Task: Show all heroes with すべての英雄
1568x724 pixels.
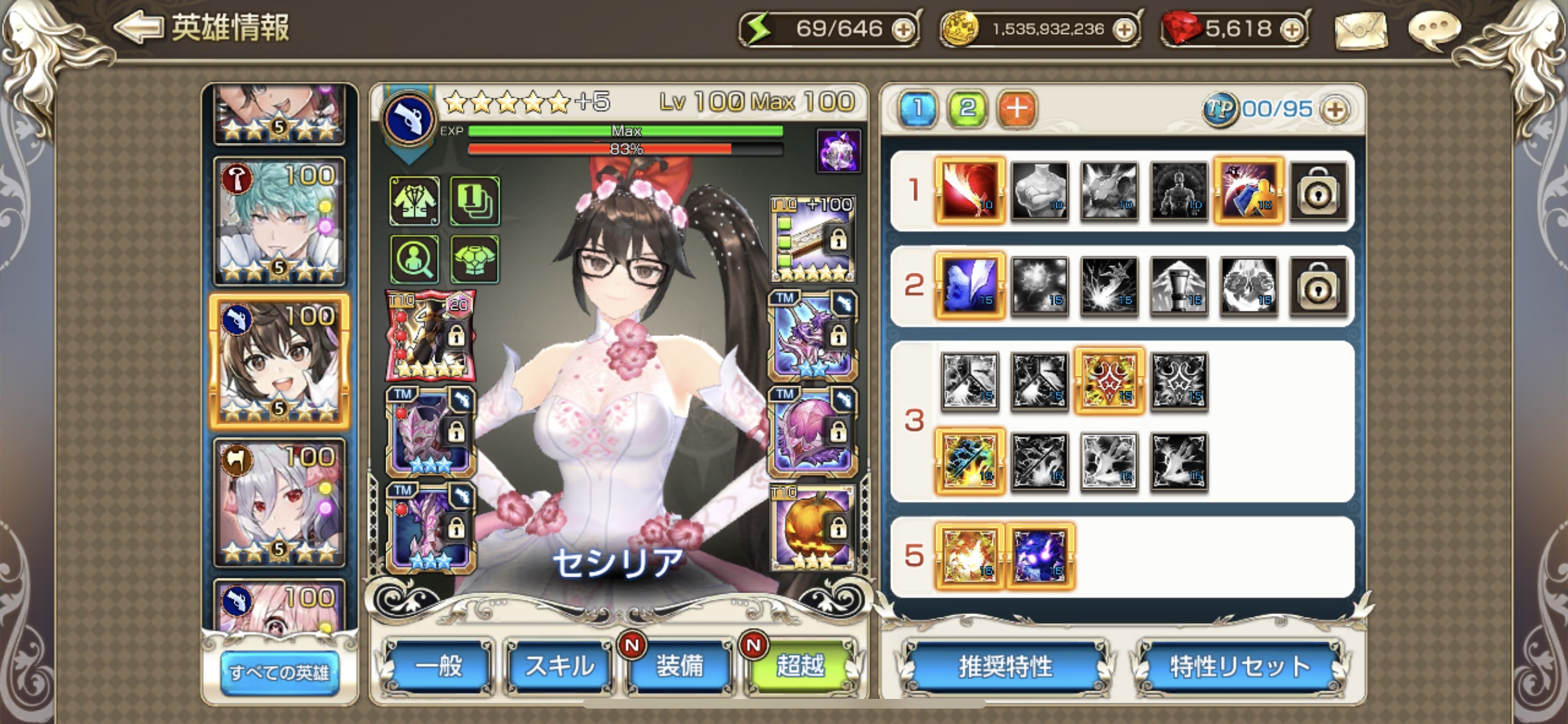Action: tap(279, 672)
